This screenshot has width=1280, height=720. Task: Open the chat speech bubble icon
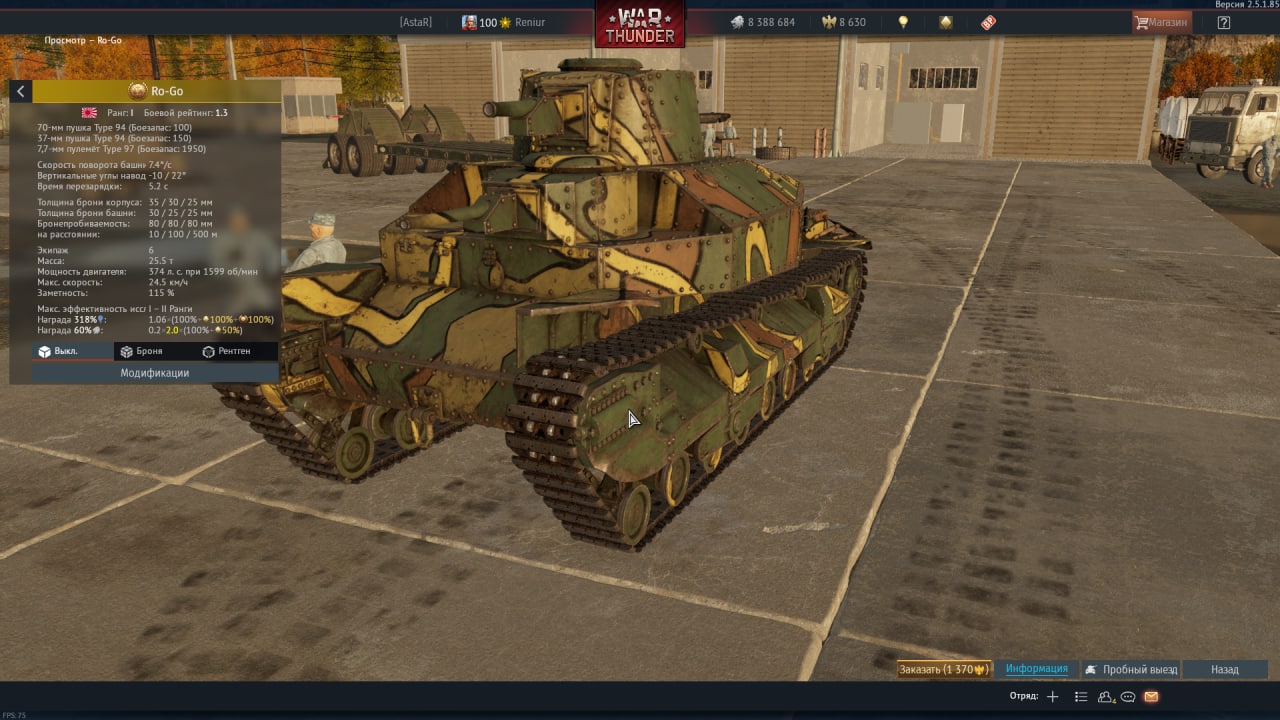(x=1128, y=697)
